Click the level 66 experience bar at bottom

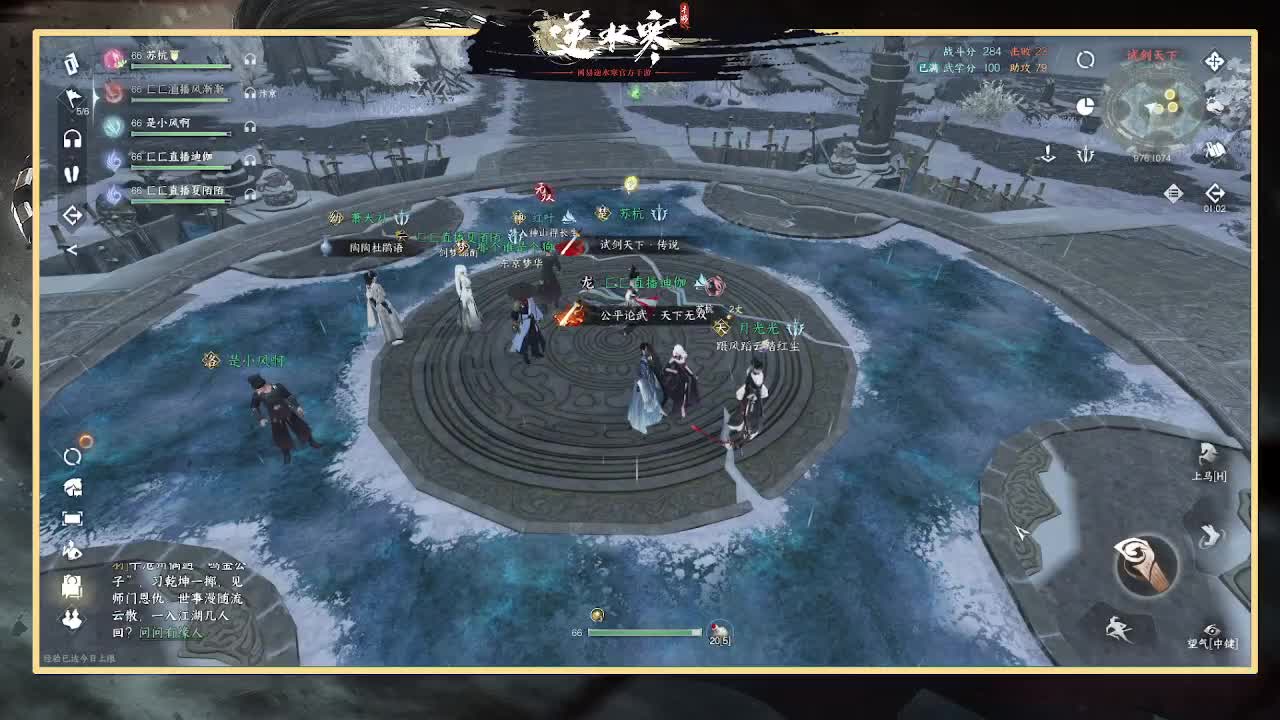point(645,631)
